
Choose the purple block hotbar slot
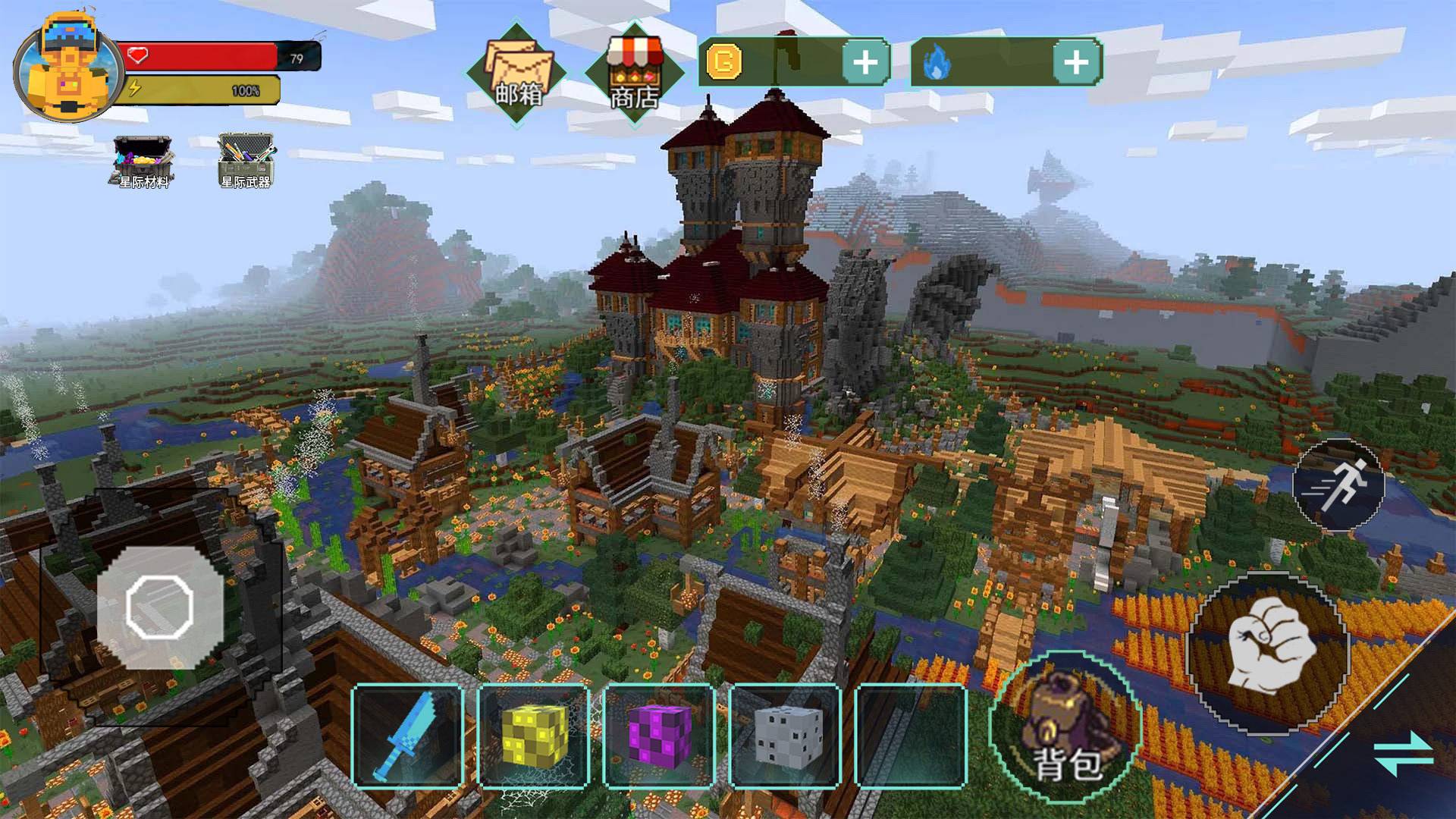(660, 736)
